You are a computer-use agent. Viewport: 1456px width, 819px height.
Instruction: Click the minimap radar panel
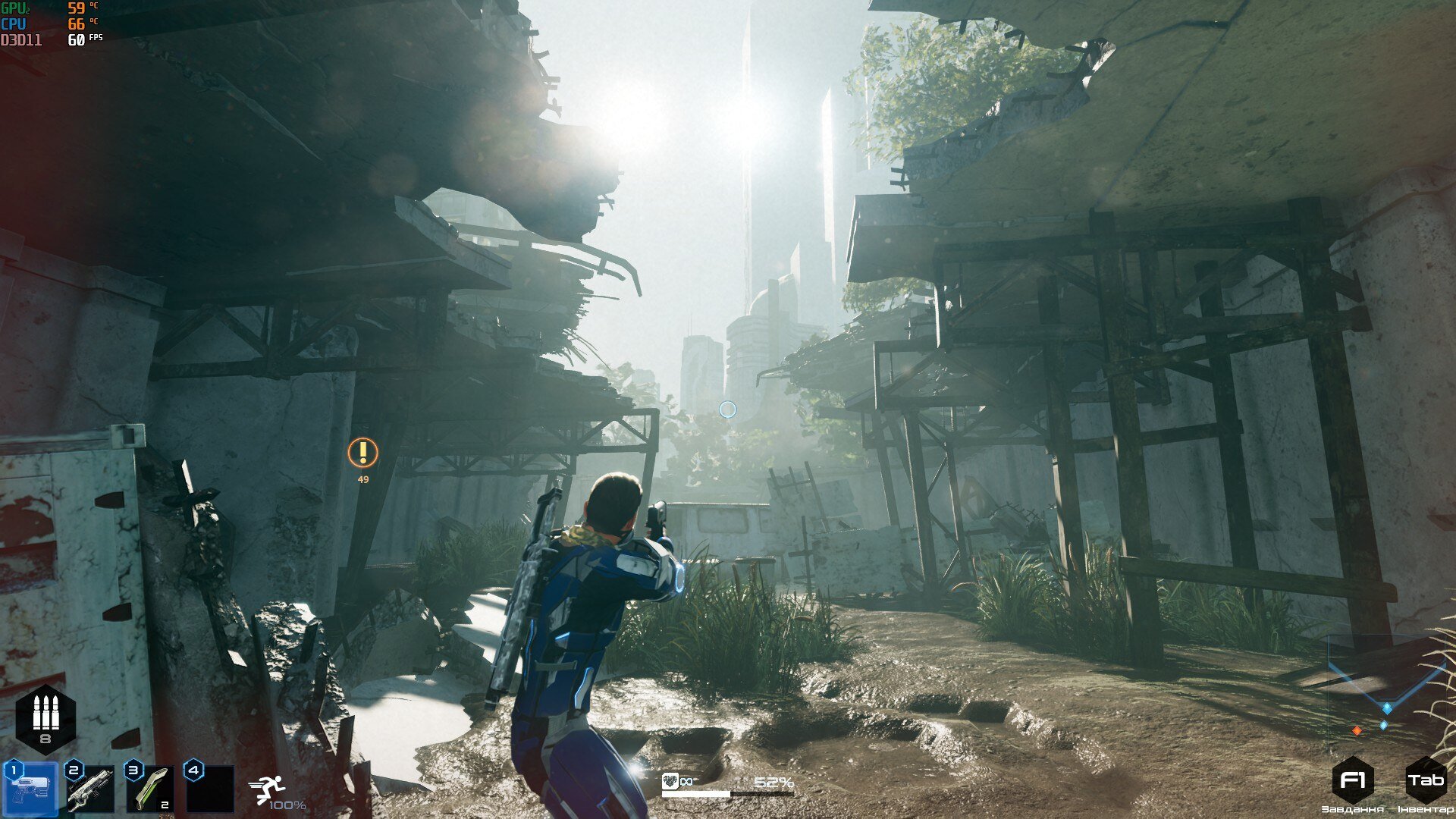(x=1379, y=690)
